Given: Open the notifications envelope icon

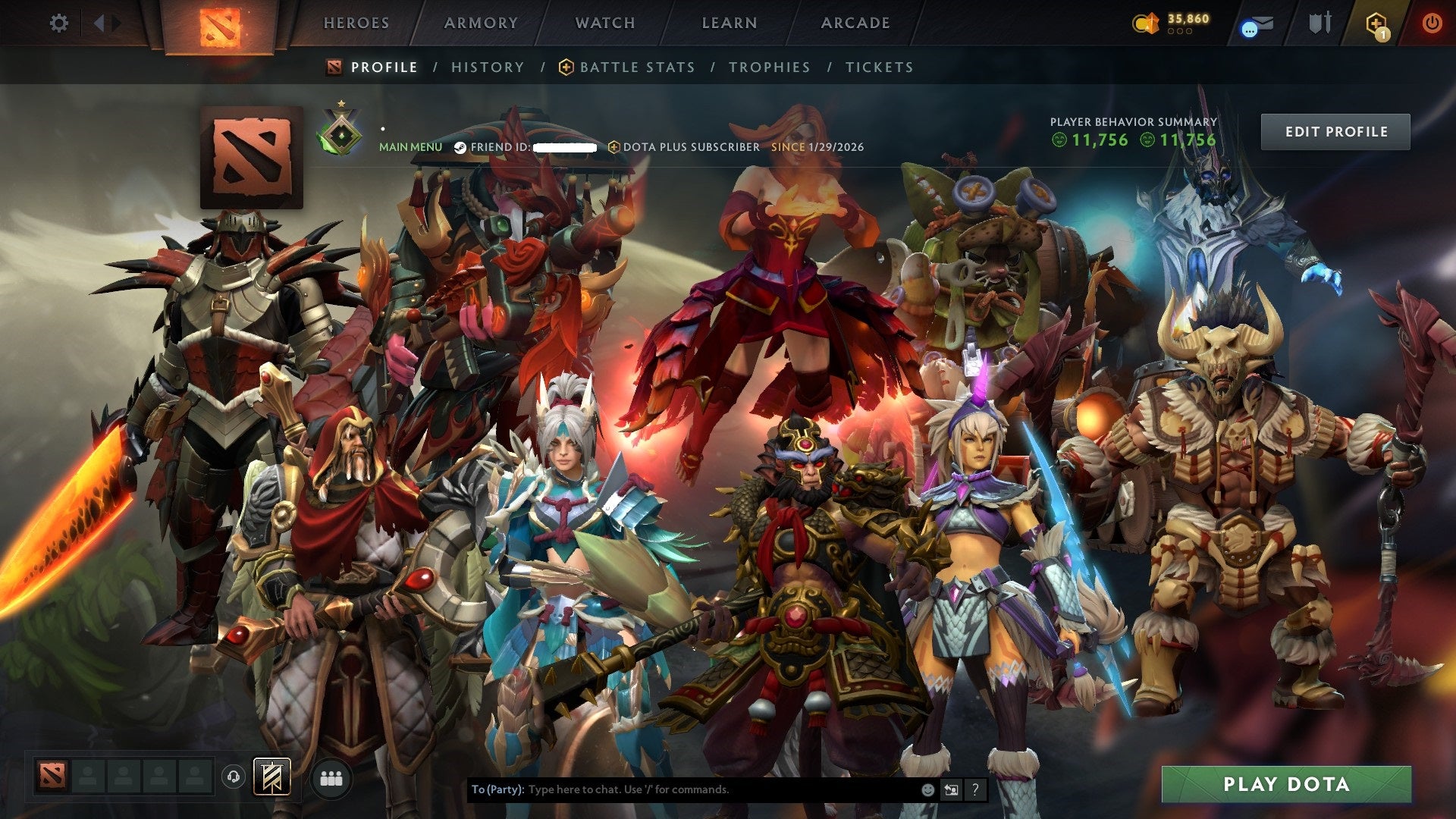Looking at the screenshot, I should pos(1255,24).
